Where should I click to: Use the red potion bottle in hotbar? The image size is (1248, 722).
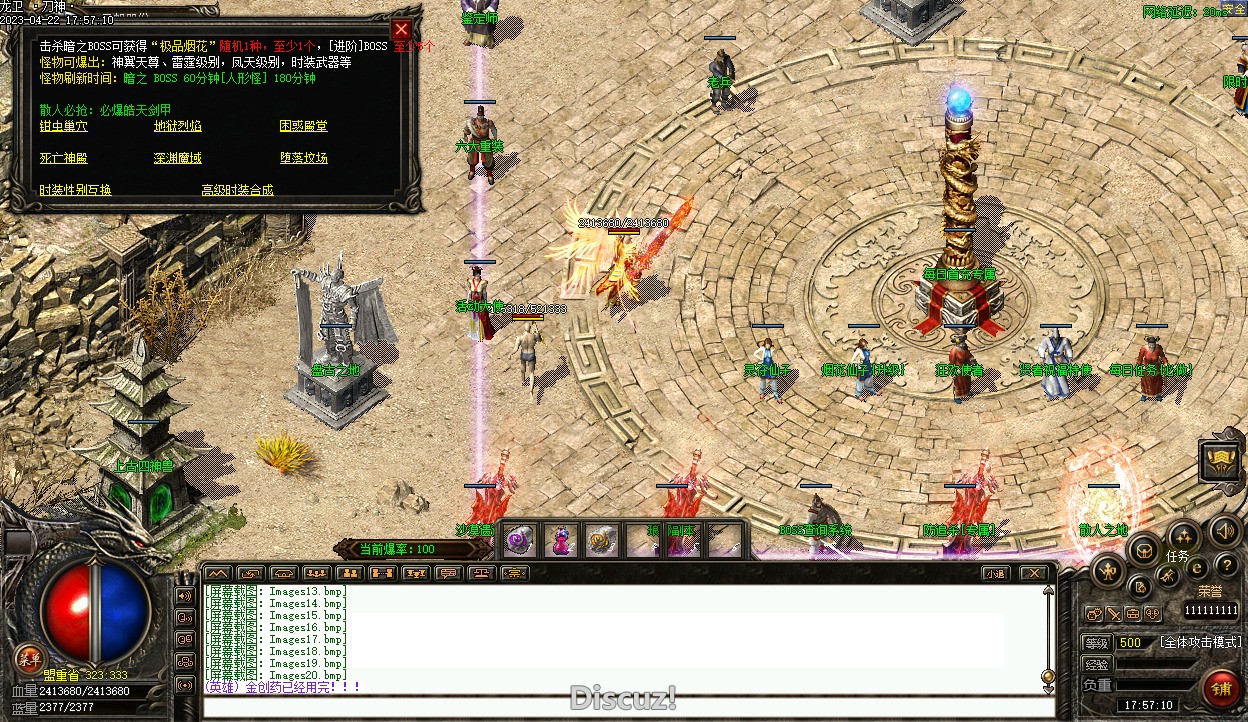(x=559, y=541)
